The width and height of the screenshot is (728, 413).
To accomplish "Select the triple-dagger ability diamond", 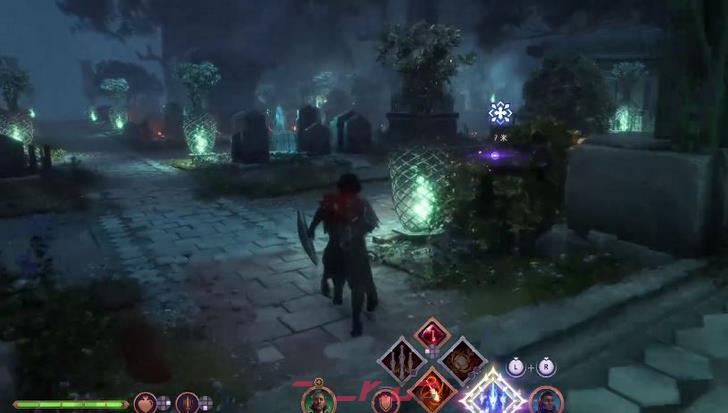I will pyautogui.click(x=402, y=360).
